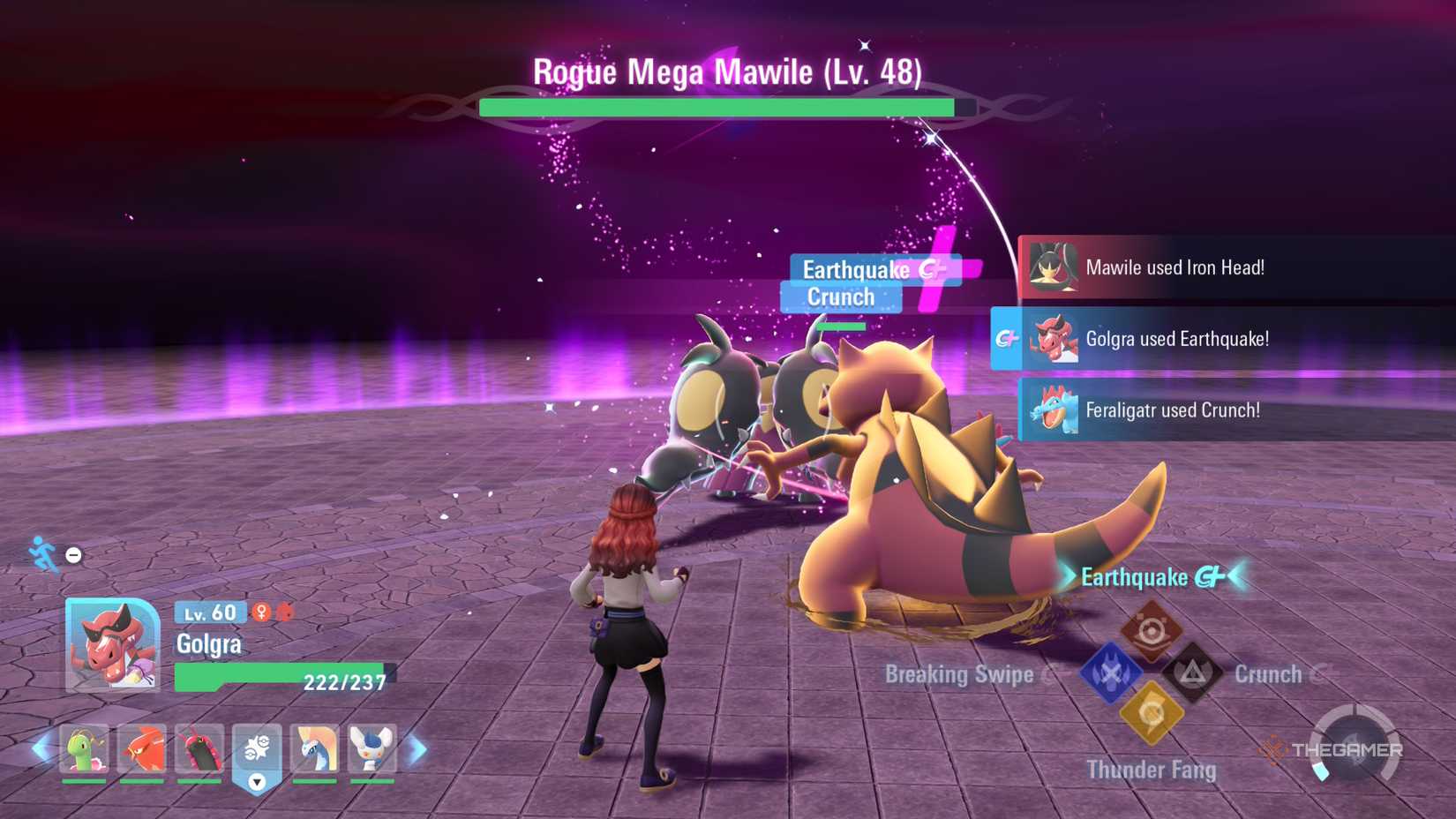Viewport: 1456px width, 819px height.
Task: Expand the Poke Ball slot down arrow
Action: [256, 781]
